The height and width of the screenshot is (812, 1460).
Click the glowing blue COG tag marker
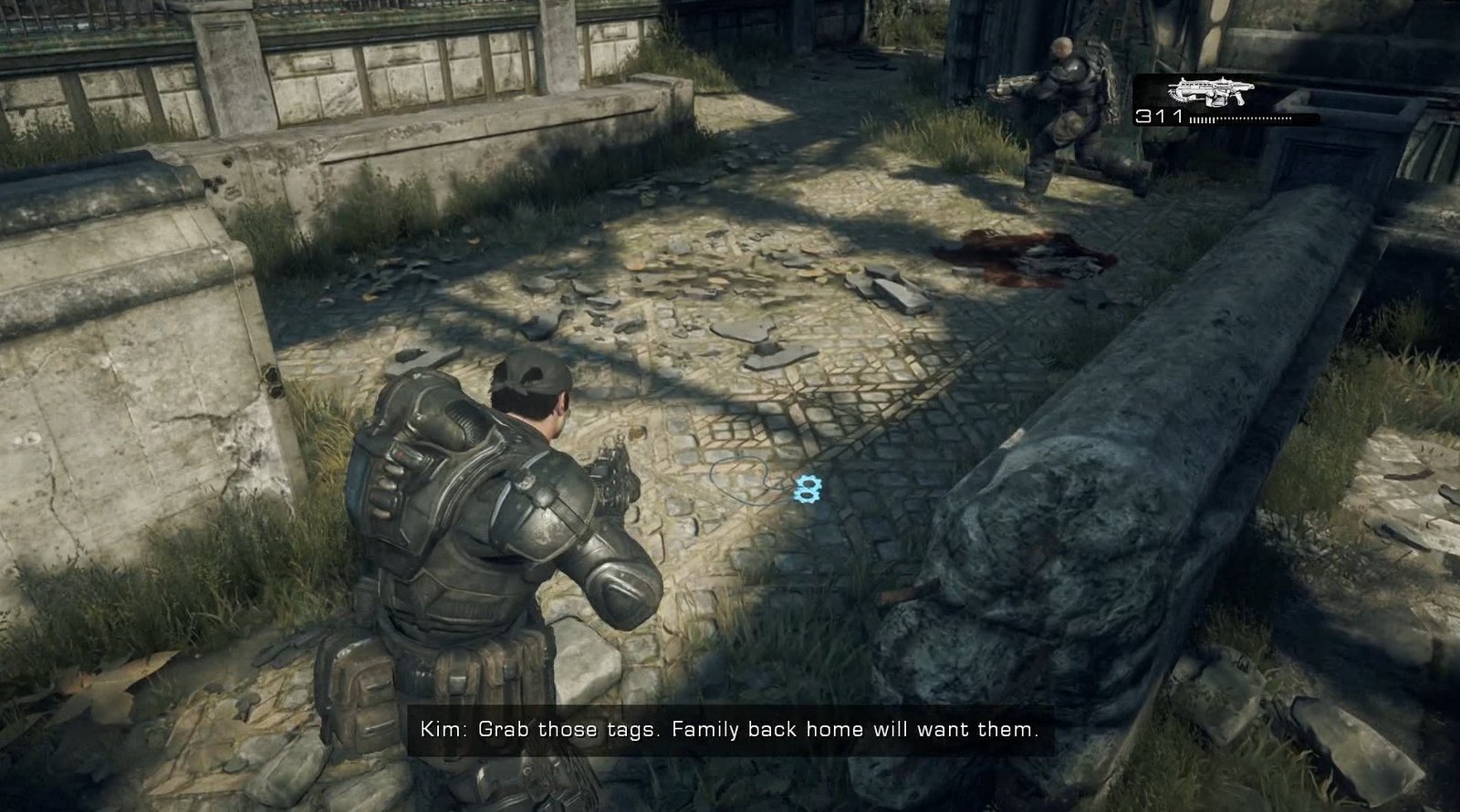pos(805,489)
